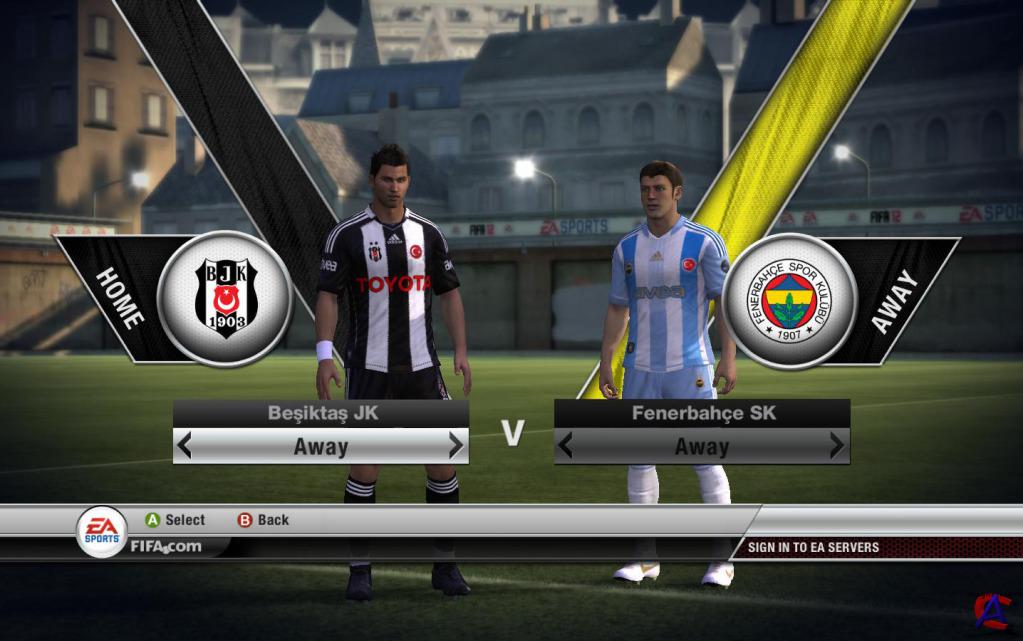Click right arrow on Fenerbahçe SK kit selector
Viewport: 1023px width, 641px height.
pyautogui.click(x=837, y=446)
